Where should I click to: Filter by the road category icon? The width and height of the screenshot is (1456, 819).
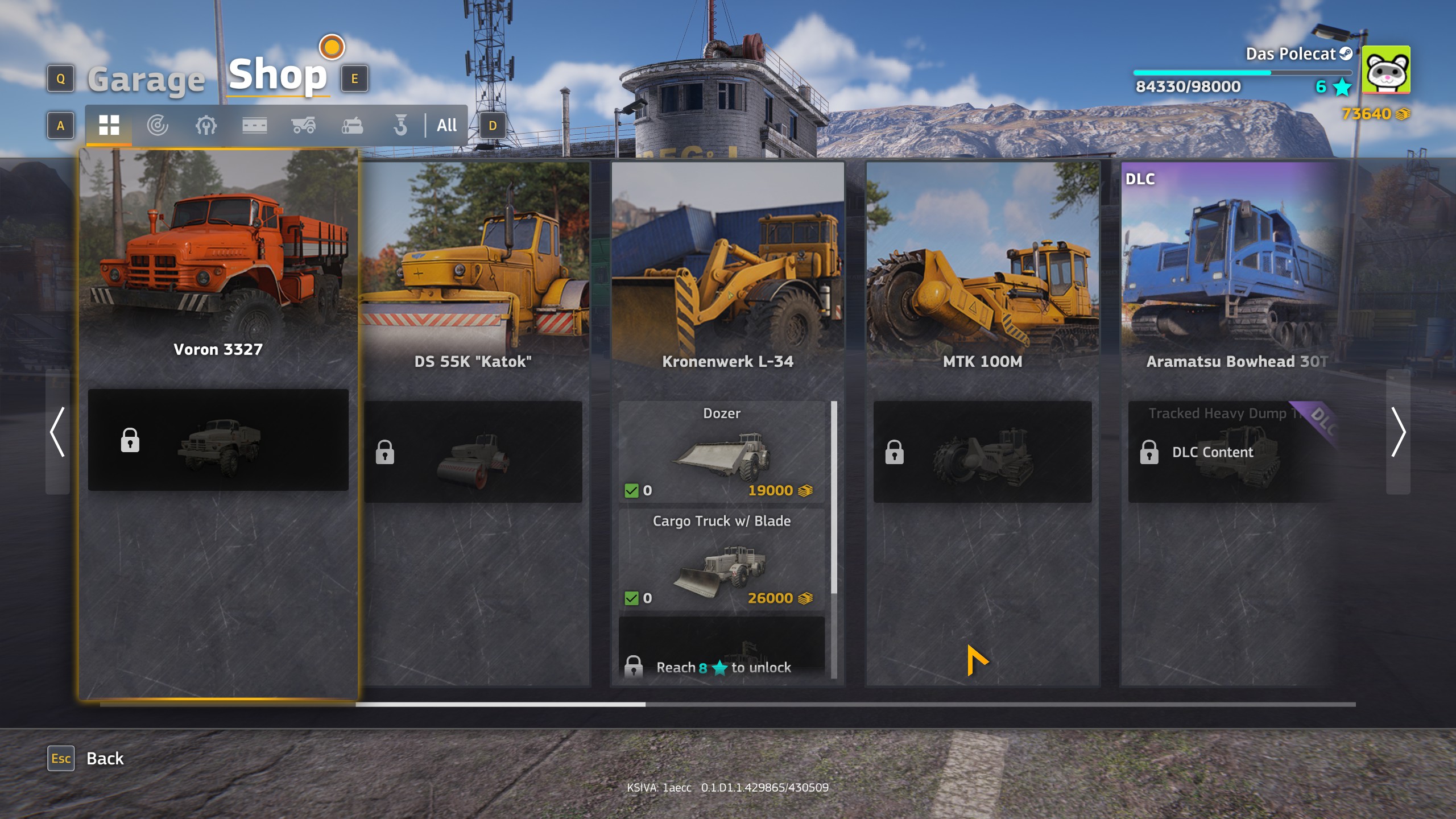pyautogui.click(x=254, y=125)
